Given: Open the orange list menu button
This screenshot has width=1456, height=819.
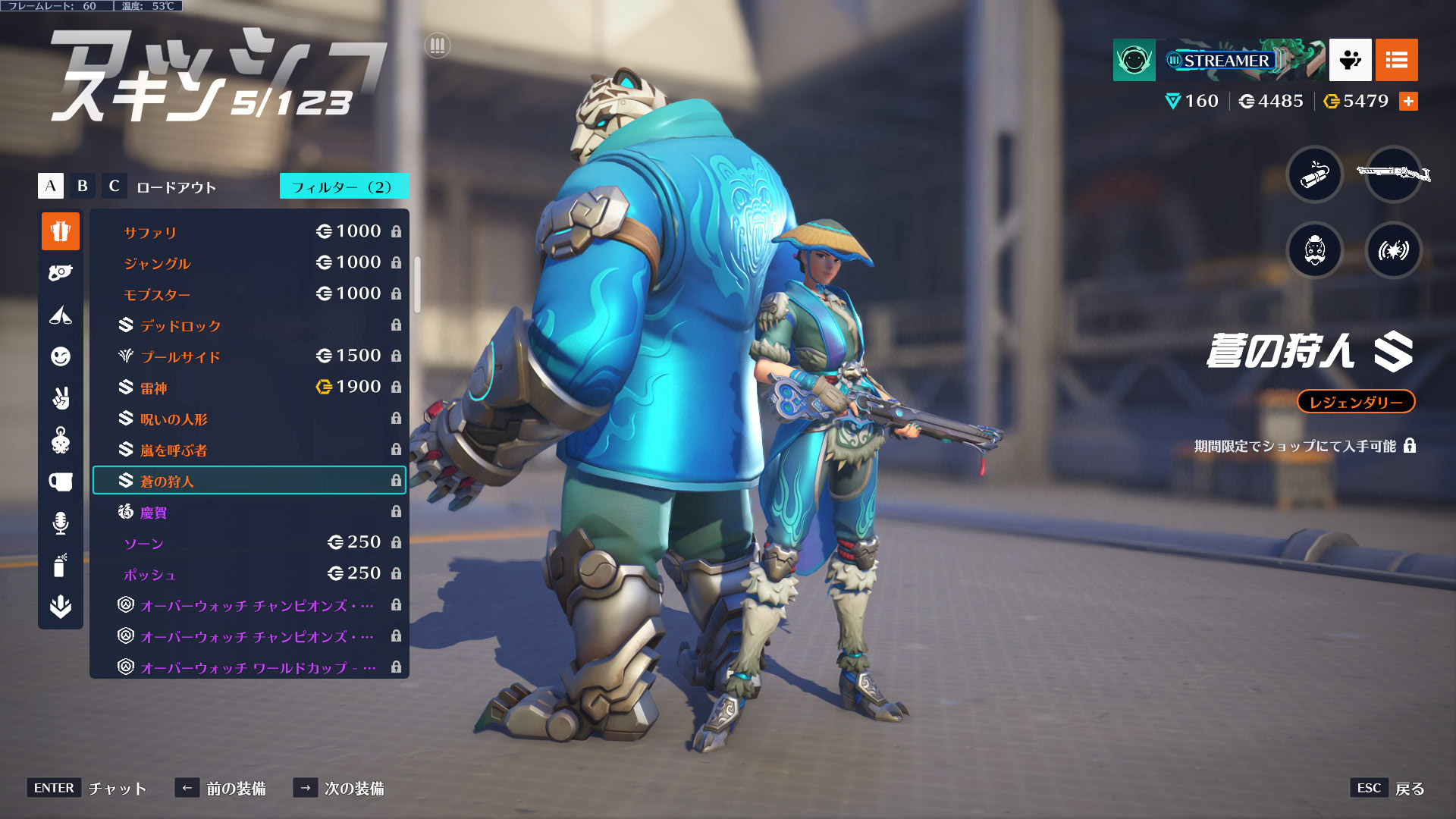Looking at the screenshot, I should (x=1396, y=60).
